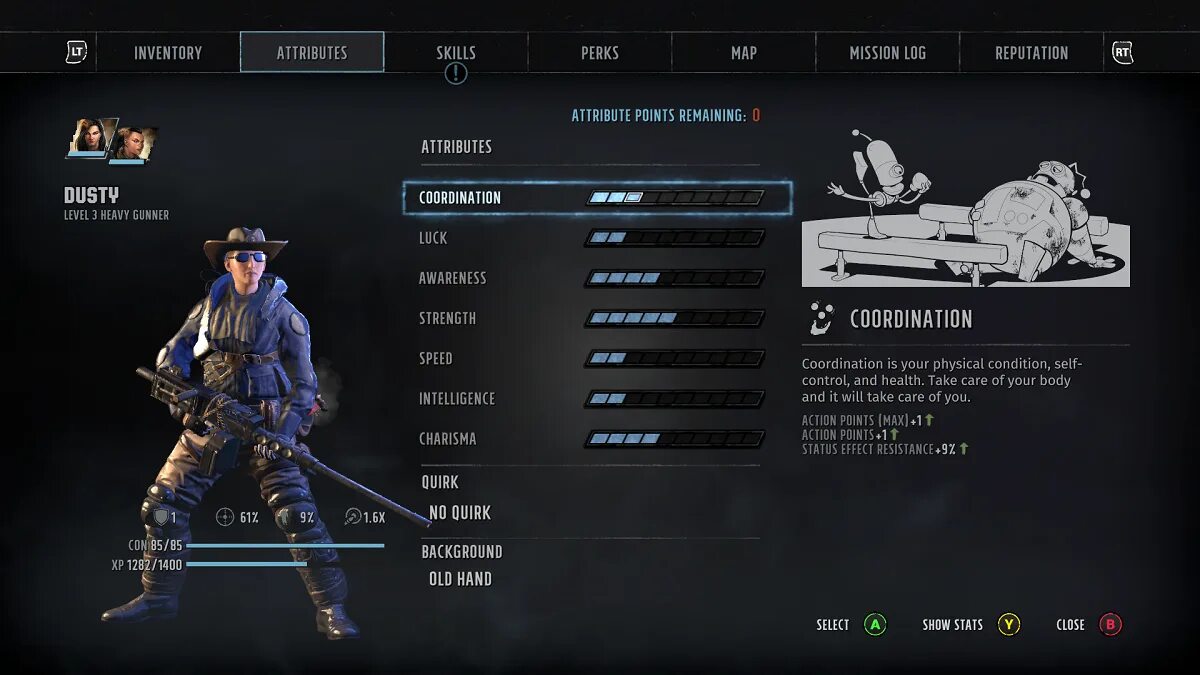Open the Mission Log tab
Image resolution: width=1200 pixels, height=675 pixels.
click(x=888, y=53)
